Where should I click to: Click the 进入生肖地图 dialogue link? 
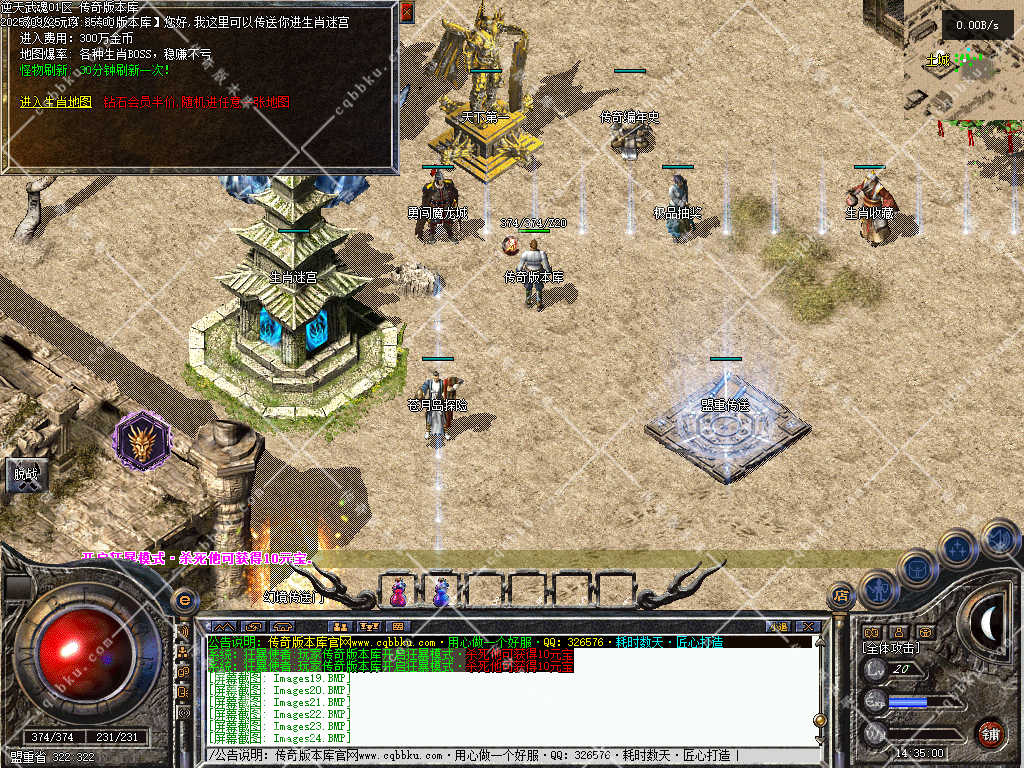[56, 102]
